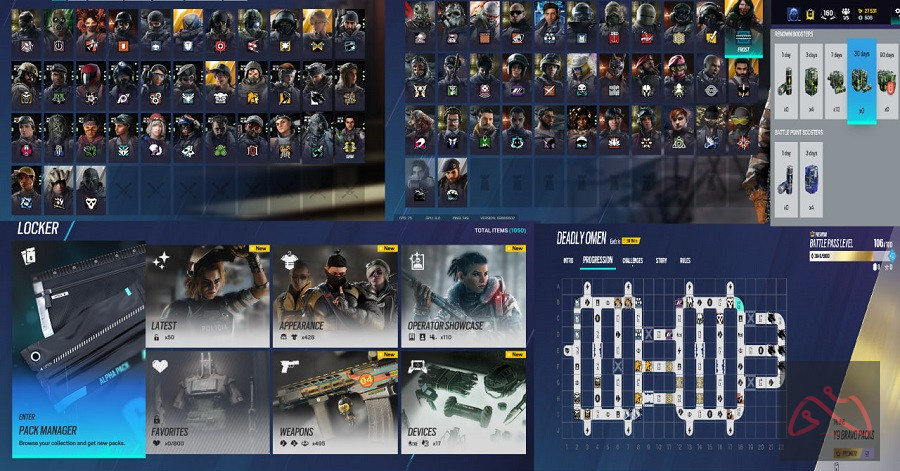Open the Weapons locker category
This screenshot has height=471, width=900.
[x=335, y=402]
